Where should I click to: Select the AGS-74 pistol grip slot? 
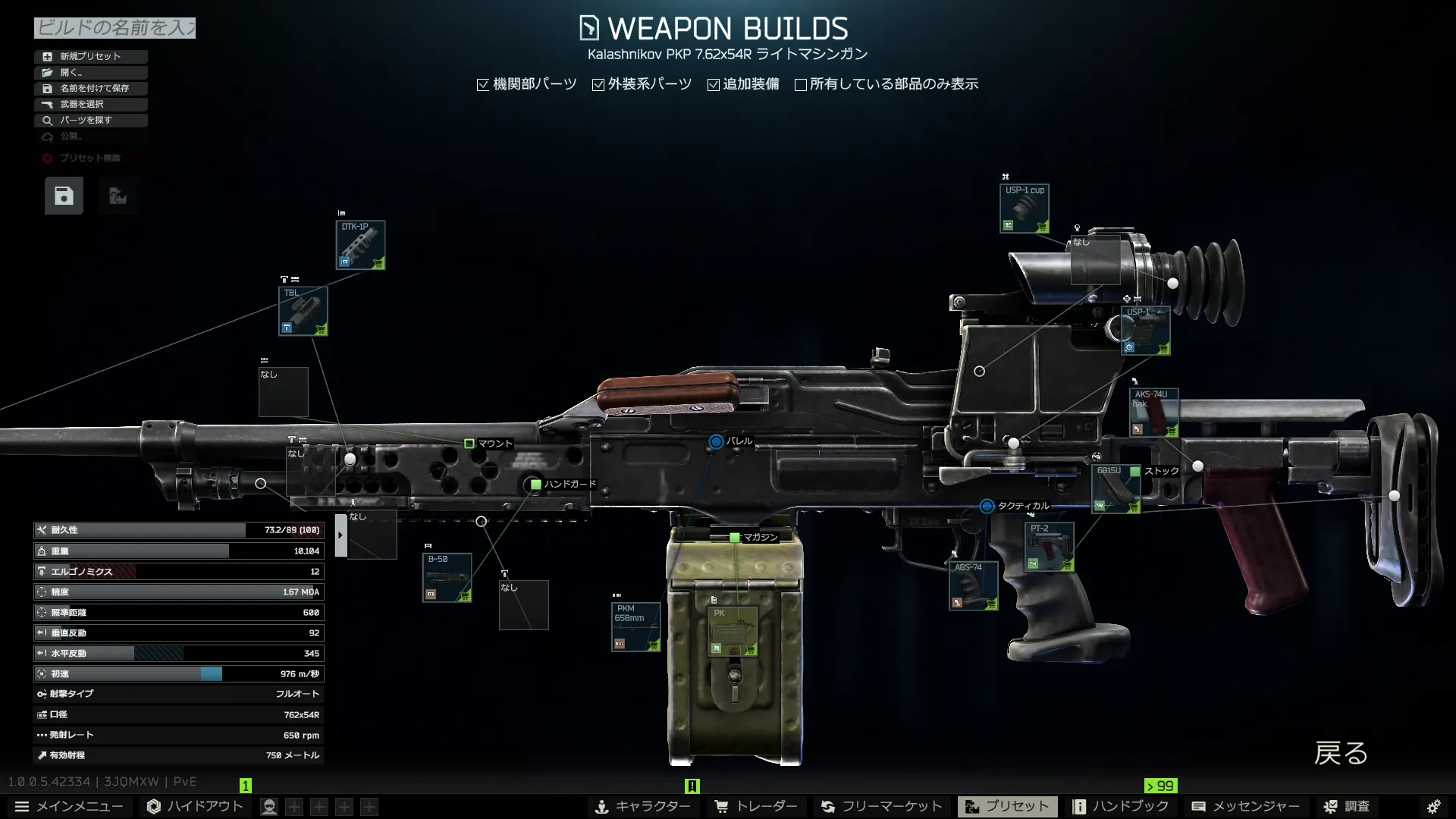973,585
